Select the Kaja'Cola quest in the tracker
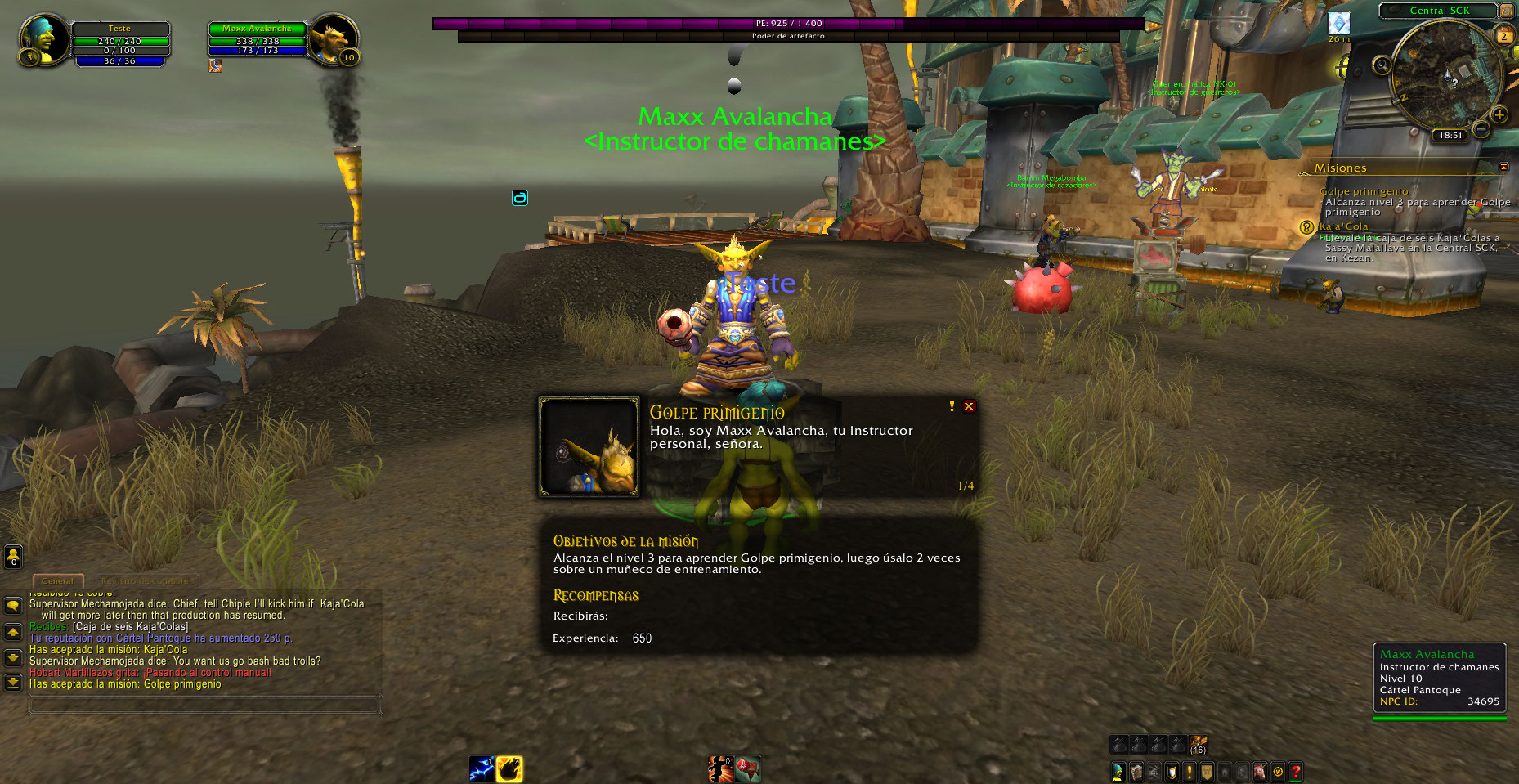 1343,226
